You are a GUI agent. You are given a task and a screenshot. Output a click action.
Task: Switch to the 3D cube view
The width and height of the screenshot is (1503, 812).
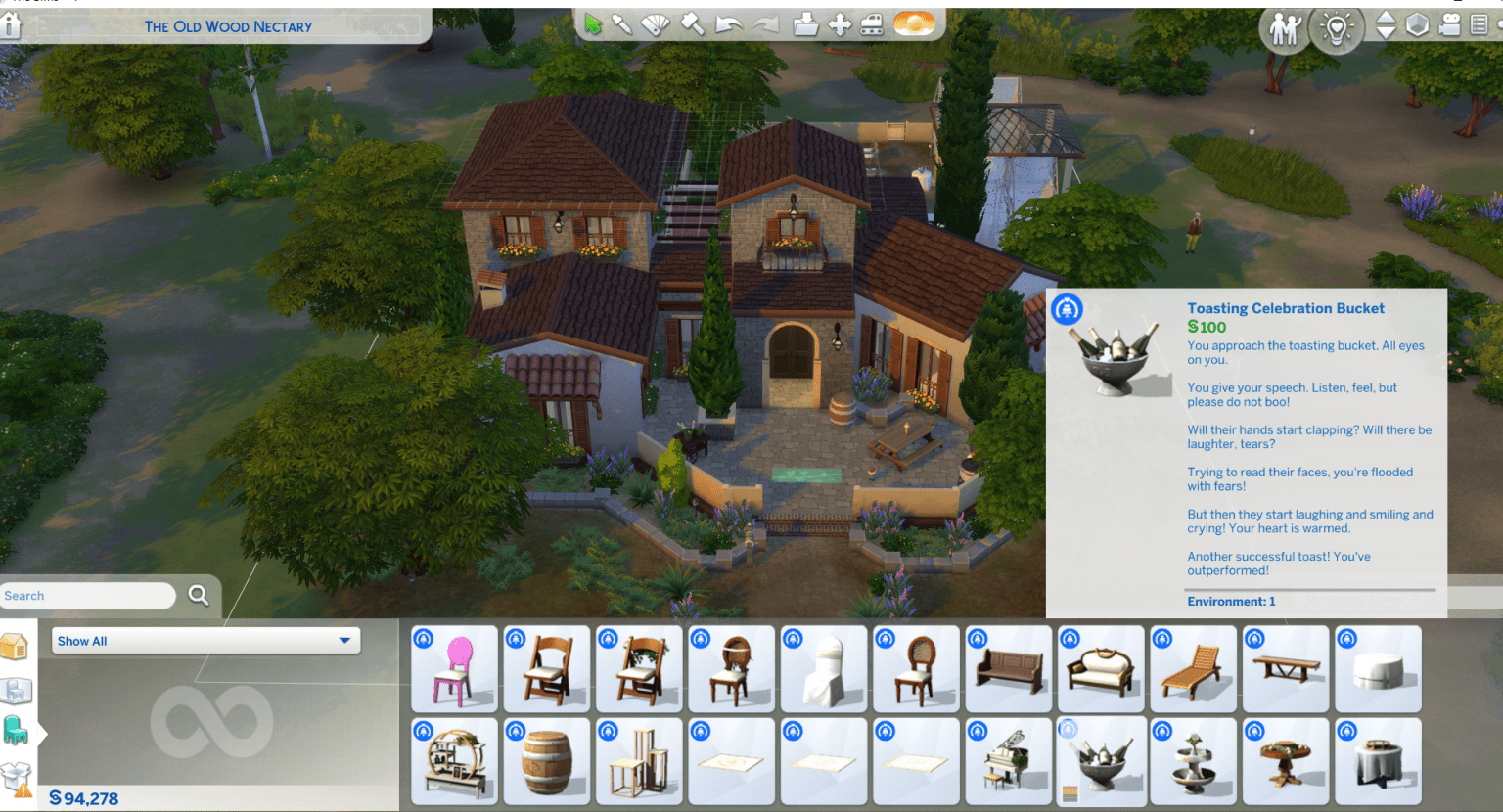[1417, 29]
